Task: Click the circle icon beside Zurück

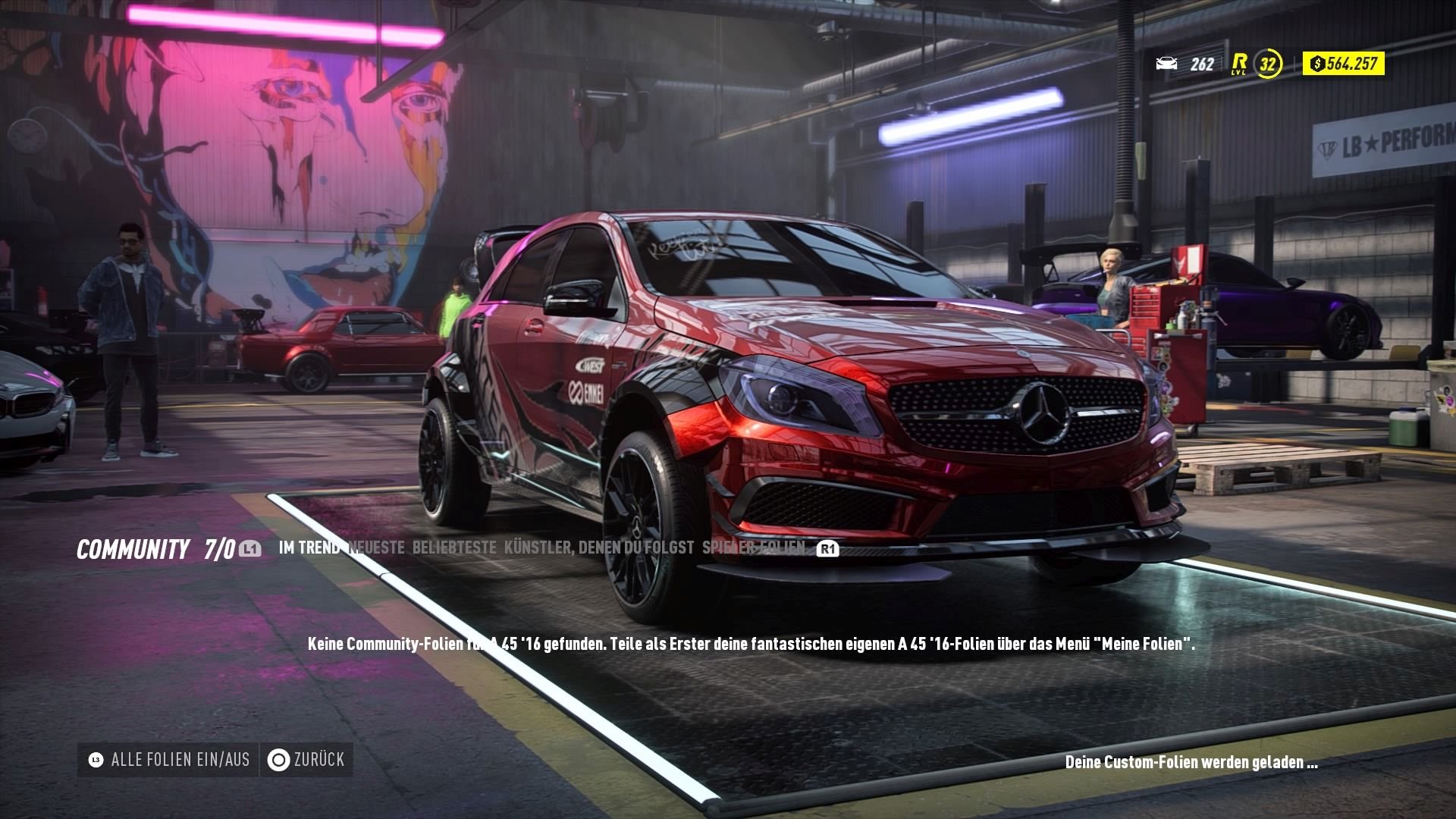Action: (x=280, y=759)
